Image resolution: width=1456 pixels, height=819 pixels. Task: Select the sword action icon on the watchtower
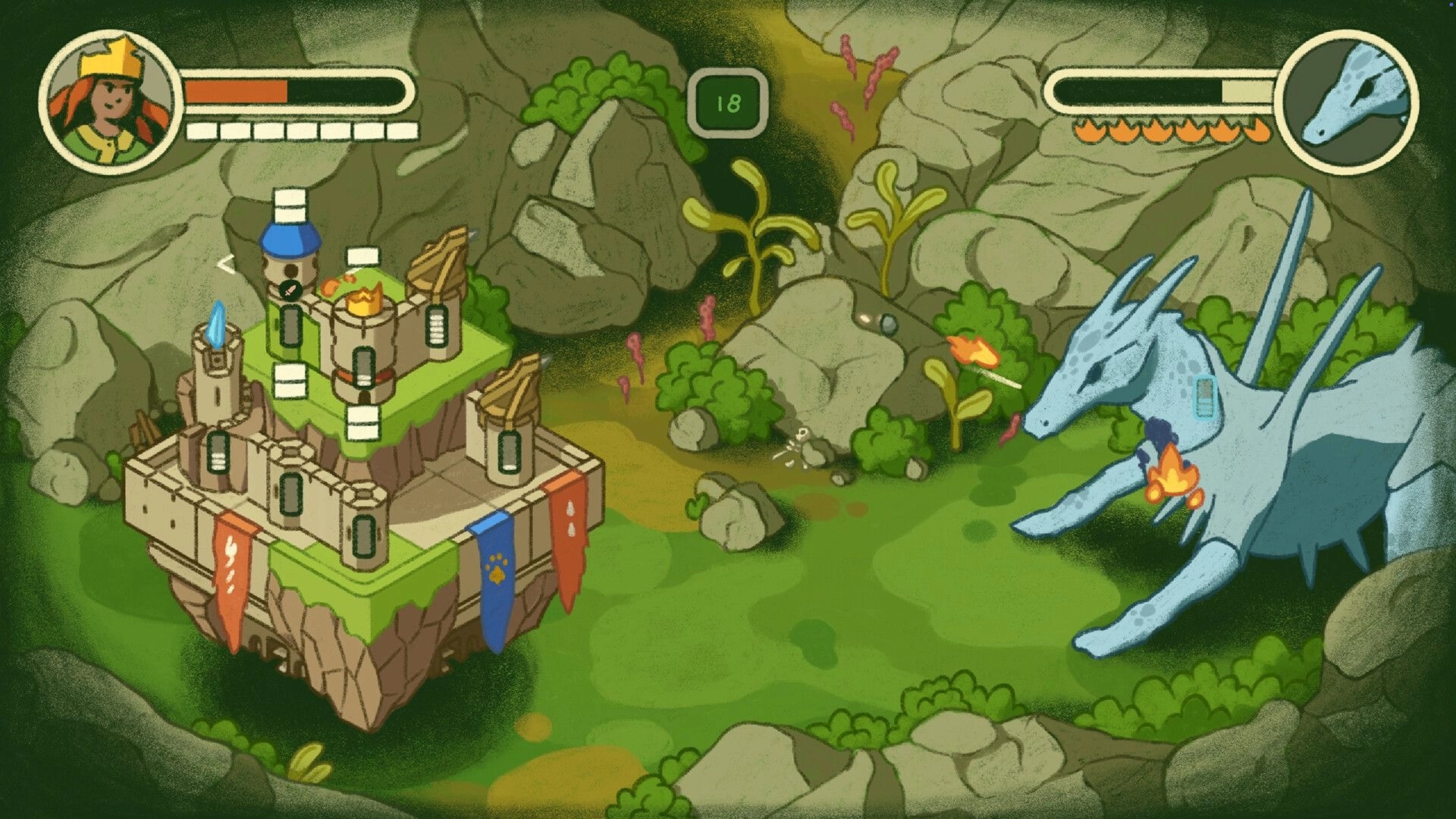coord(289,289)
